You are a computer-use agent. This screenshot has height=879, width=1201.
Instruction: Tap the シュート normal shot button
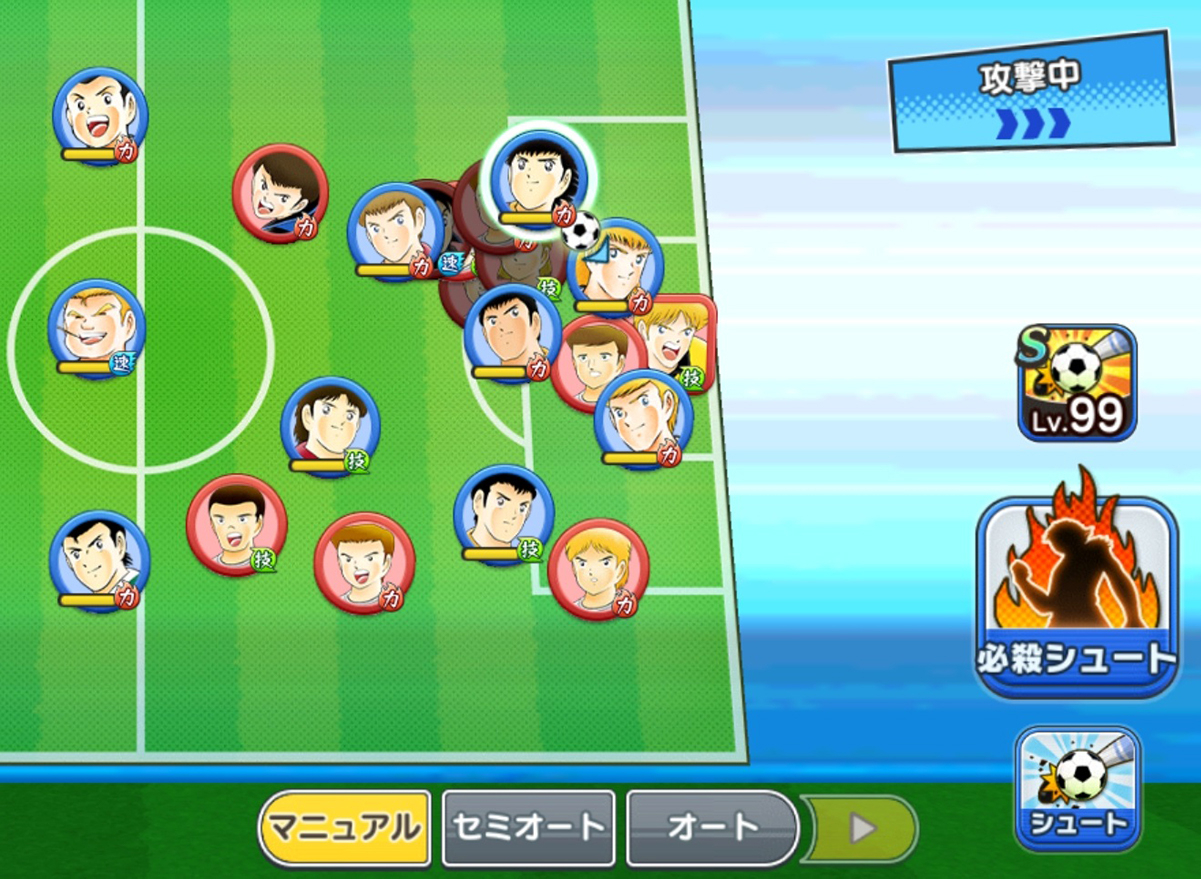click(1077, 788)
